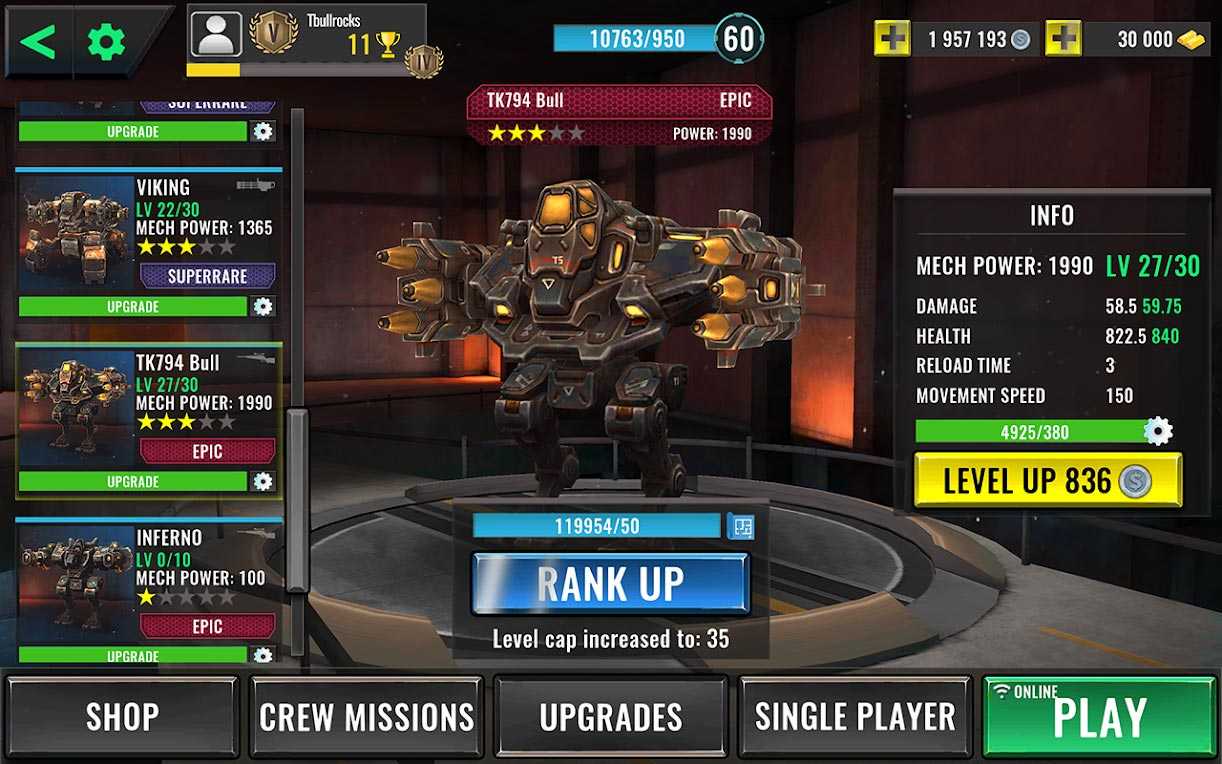The image size is (1222, 764).
Task: Click the gear icon in the Info panel
Action: (x=1158, y=432)
